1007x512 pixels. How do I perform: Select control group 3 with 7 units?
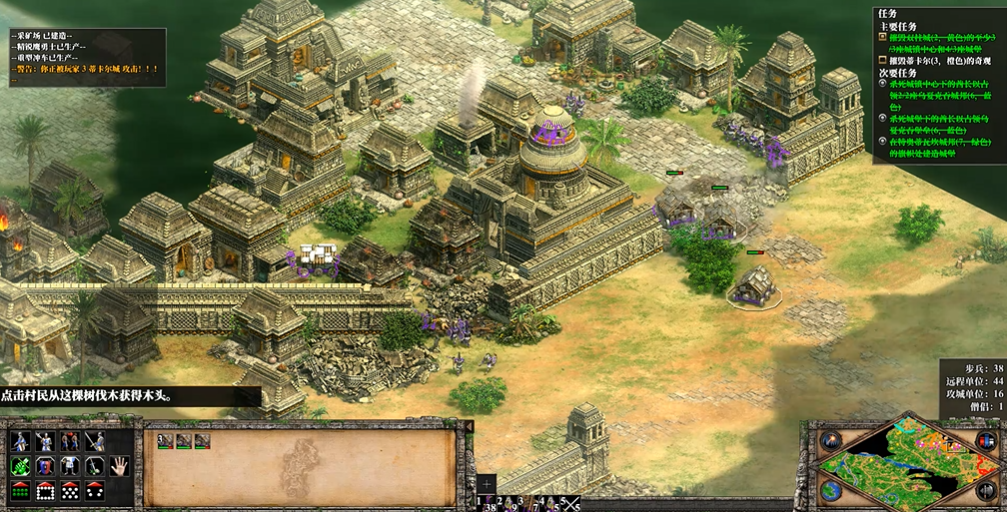(528, 504)
